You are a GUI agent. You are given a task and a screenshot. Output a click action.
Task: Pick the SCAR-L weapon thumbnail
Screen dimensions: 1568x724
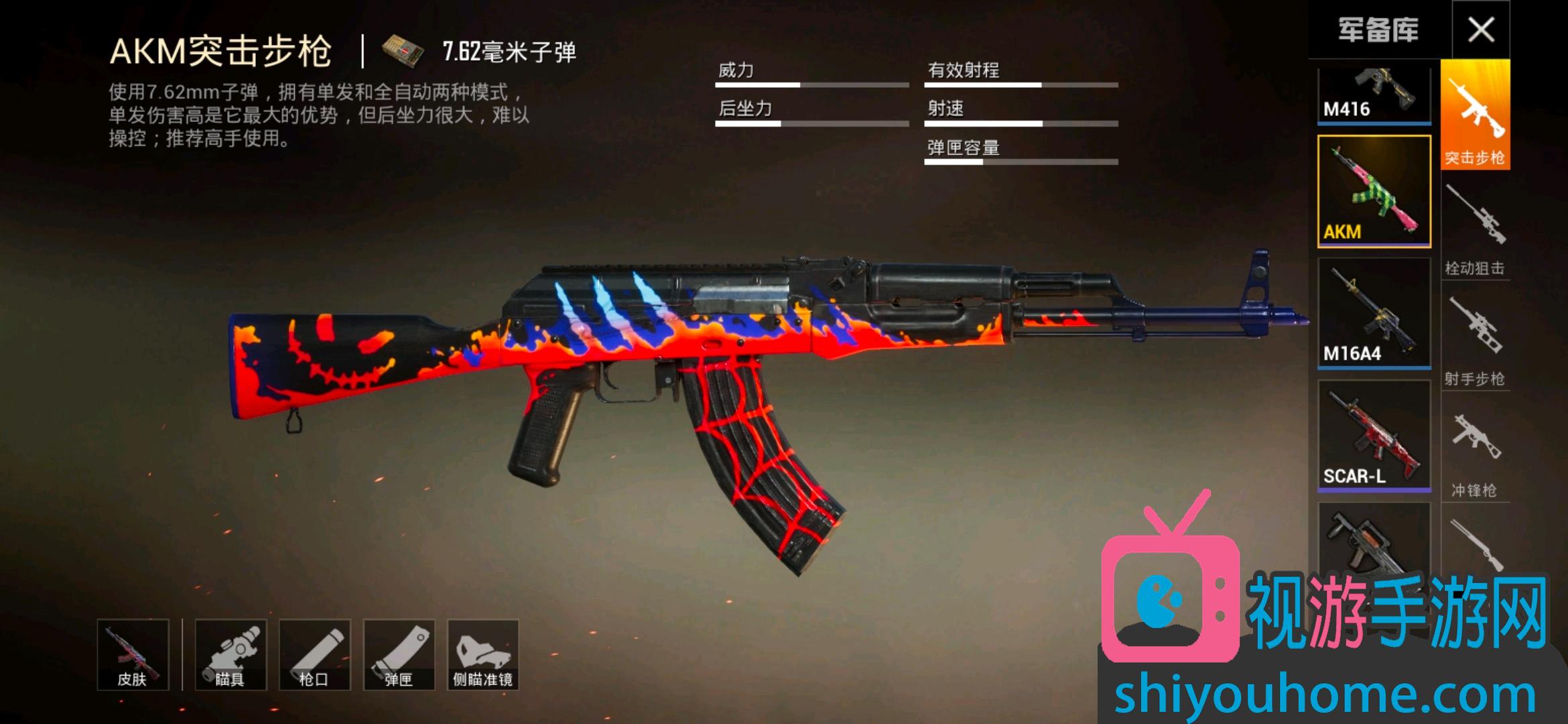pos(1374,436)
